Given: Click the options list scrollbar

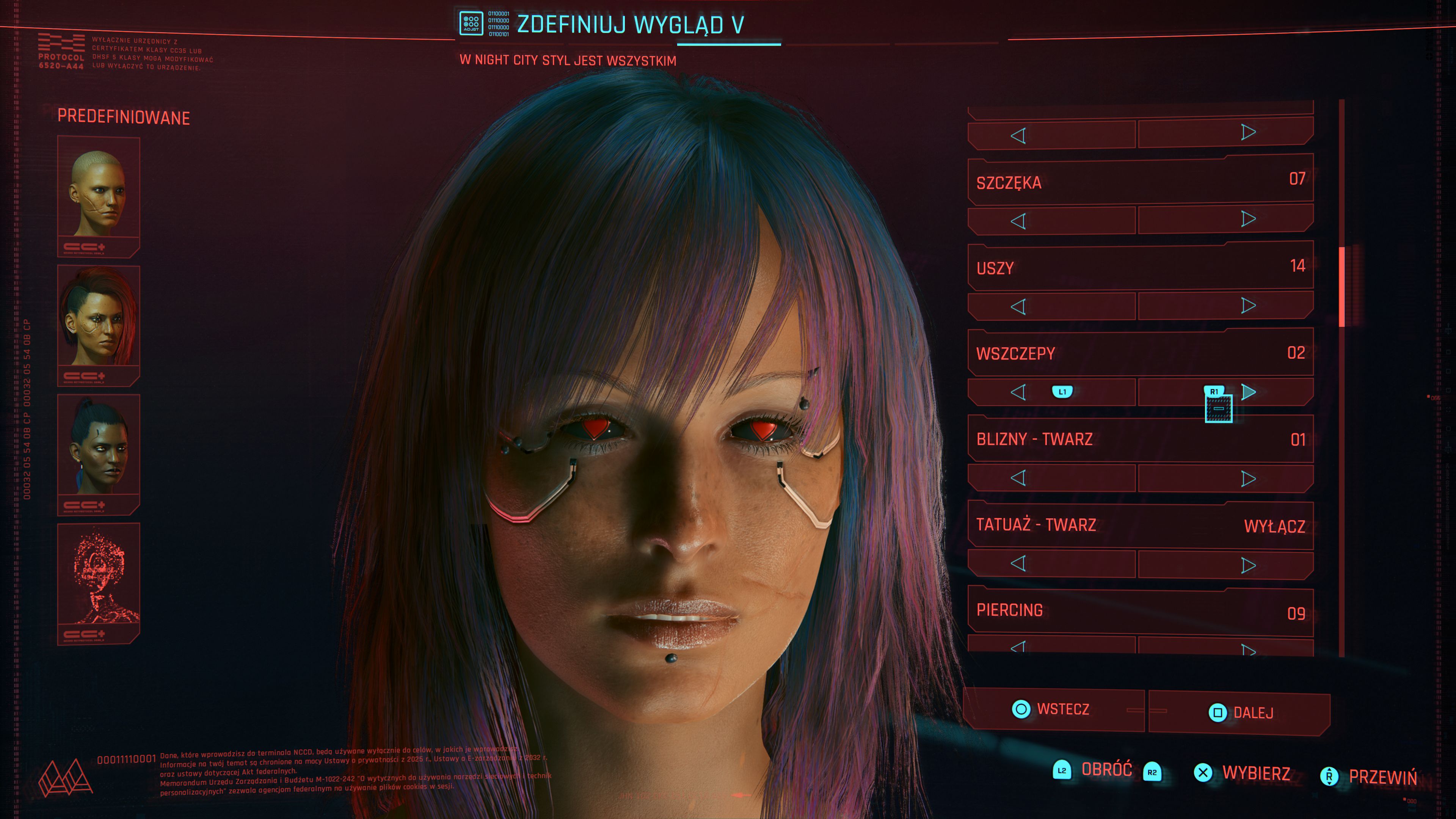Looking at the screenshot, I should point(1342,287).
